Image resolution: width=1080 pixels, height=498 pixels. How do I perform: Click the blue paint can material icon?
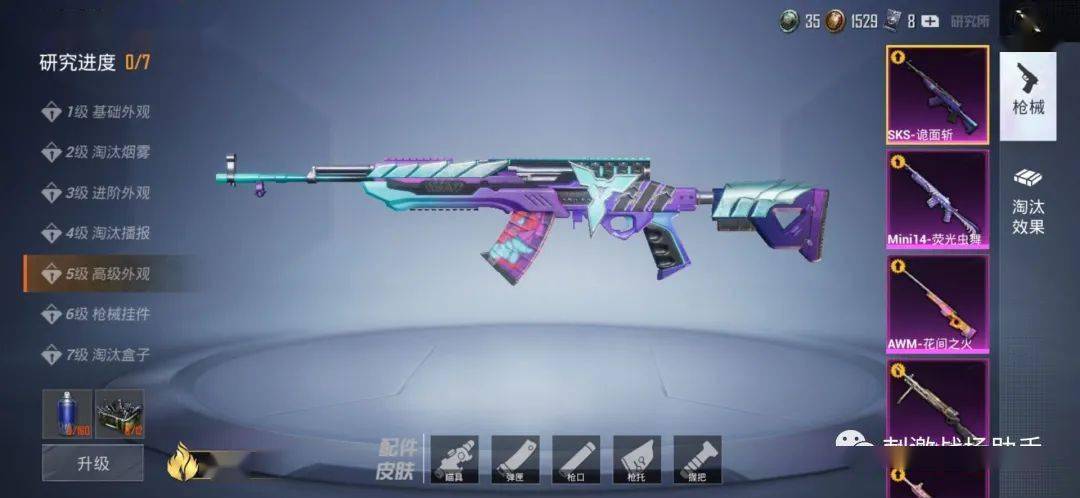pyautogui.click(x=67, y=413)
